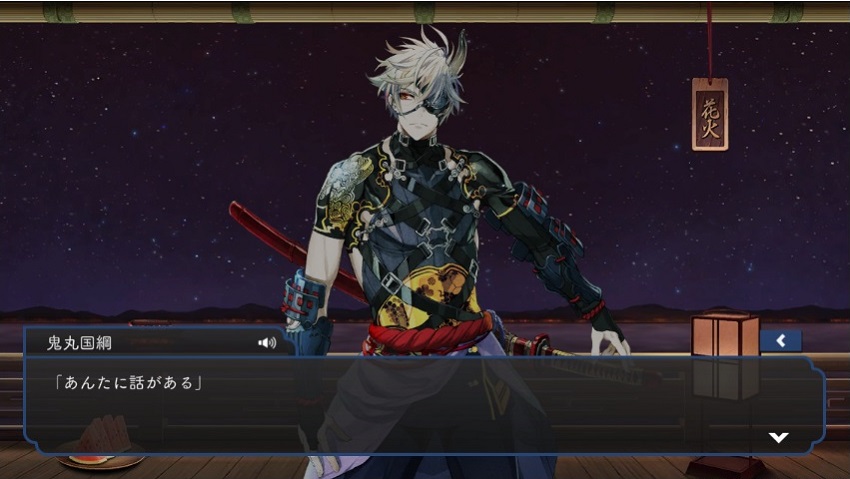The height and width of the screenshot is (479, 850).
Task: Click the dialogue text box to continue
Action: [x=420, y=405]
